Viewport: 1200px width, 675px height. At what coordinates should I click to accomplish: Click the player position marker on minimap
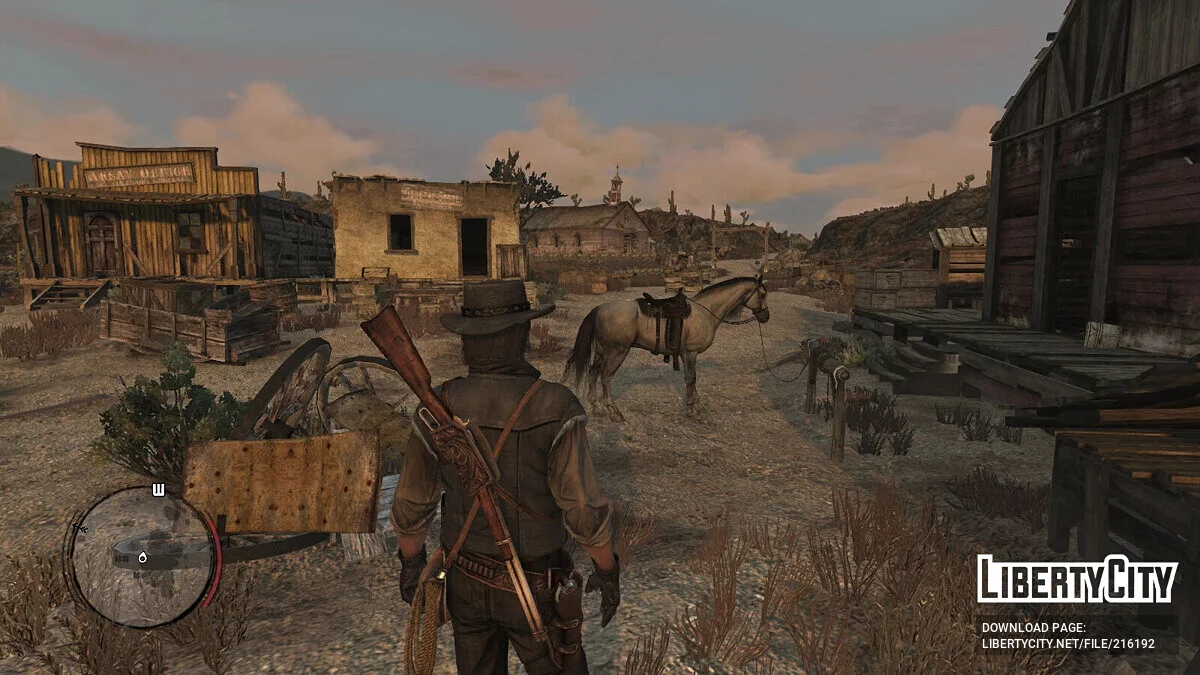coord(142,557)
